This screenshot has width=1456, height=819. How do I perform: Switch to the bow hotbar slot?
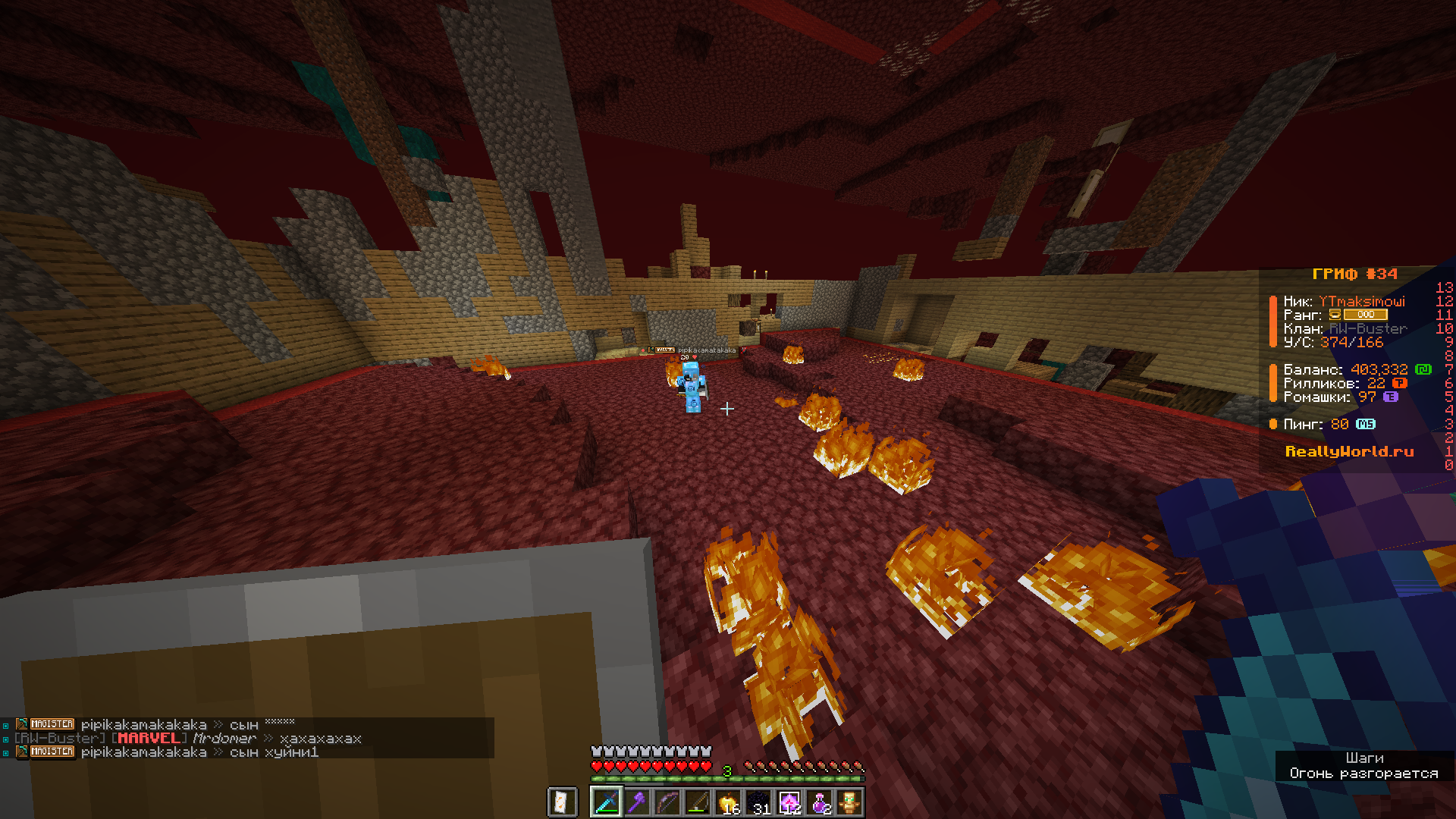pyautogui.click(x=667, y=802)
